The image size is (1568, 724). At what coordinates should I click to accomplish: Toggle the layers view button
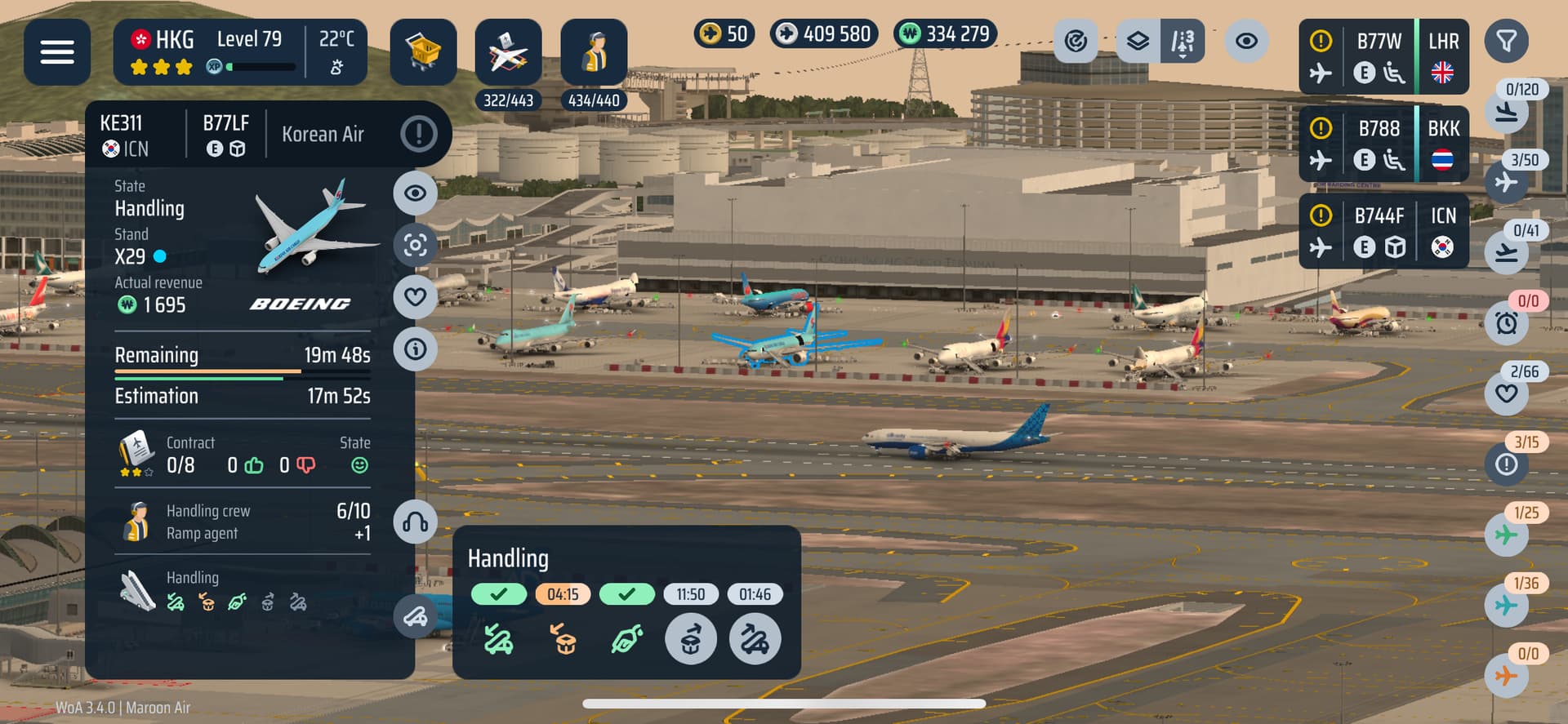tap(1138, 41)
